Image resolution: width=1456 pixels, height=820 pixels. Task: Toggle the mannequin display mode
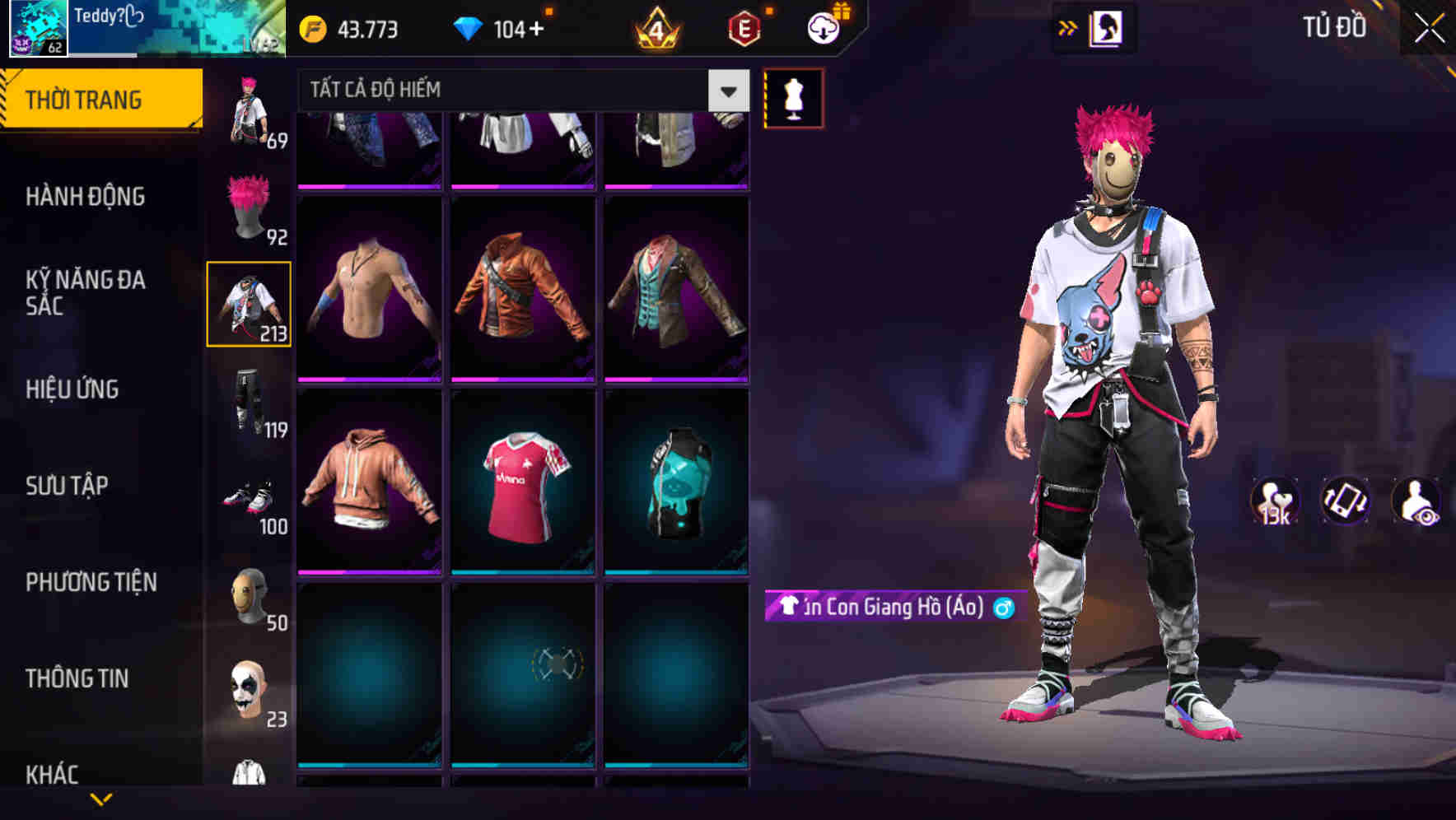pyautogui.click(x=795, y=99)
